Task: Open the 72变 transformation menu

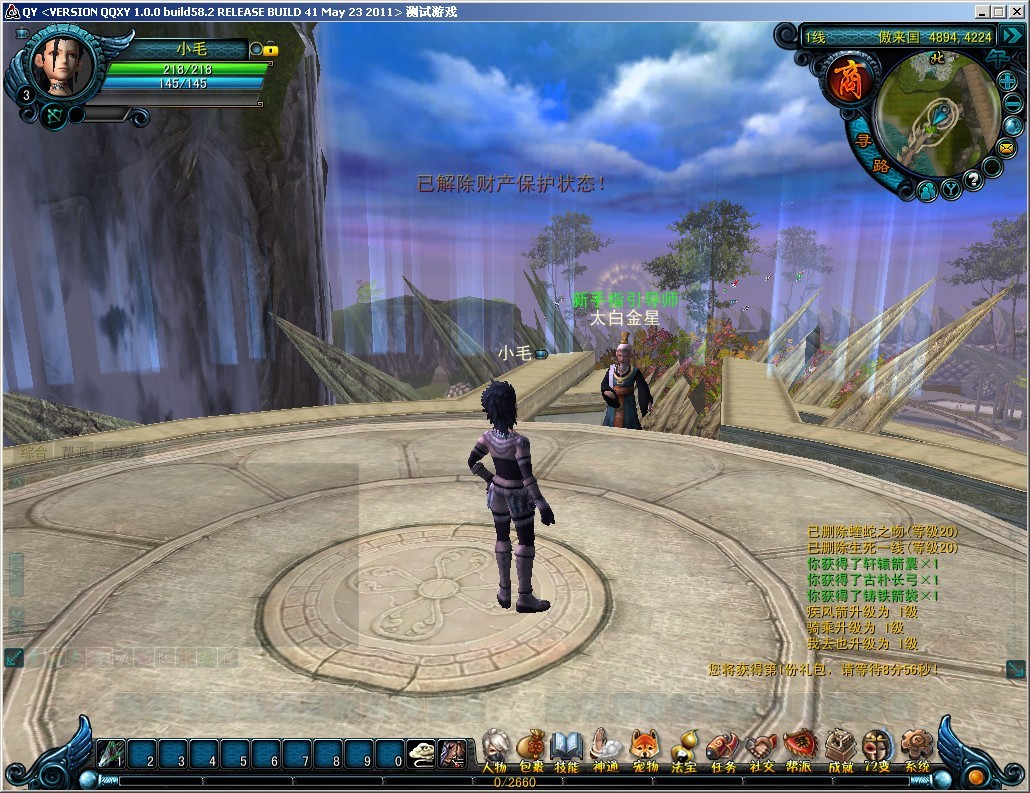Action: click(x=878, y=749)
